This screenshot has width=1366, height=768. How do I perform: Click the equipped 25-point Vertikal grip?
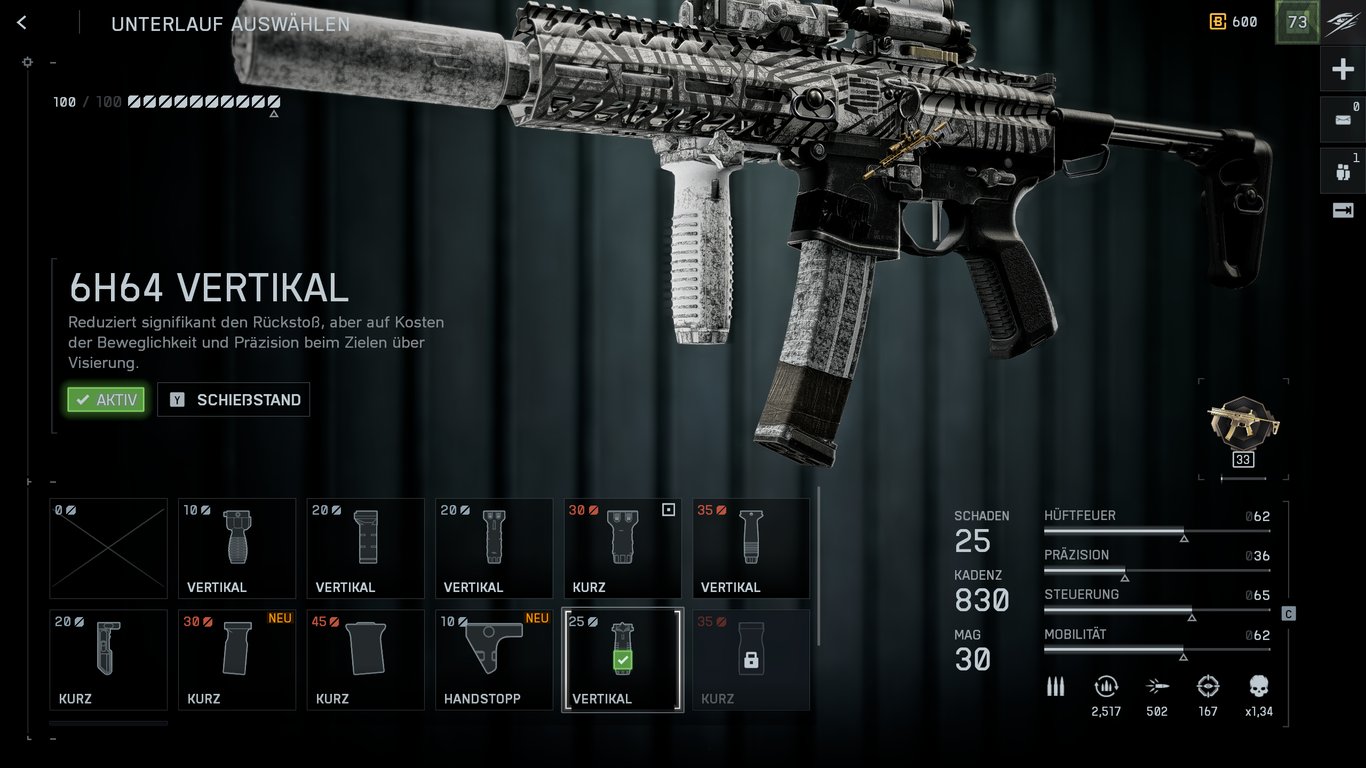tap(622, 659)
